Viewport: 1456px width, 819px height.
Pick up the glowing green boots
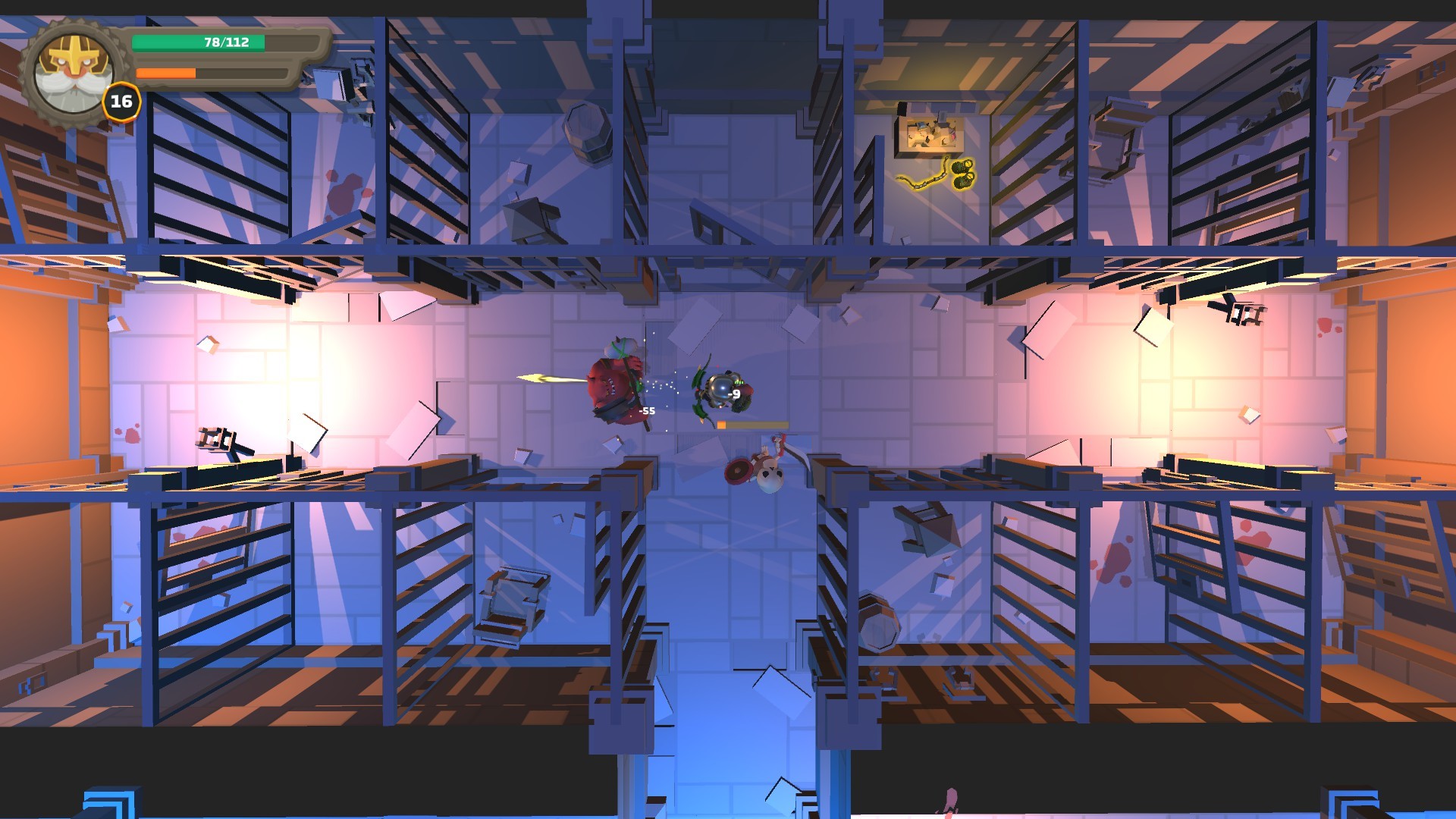[x=962, y=173]
